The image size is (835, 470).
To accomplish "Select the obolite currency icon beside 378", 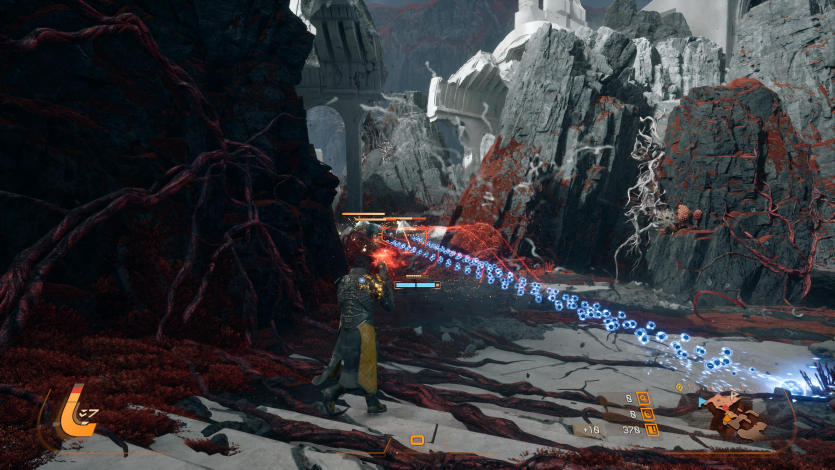I will tap(651, 430).
